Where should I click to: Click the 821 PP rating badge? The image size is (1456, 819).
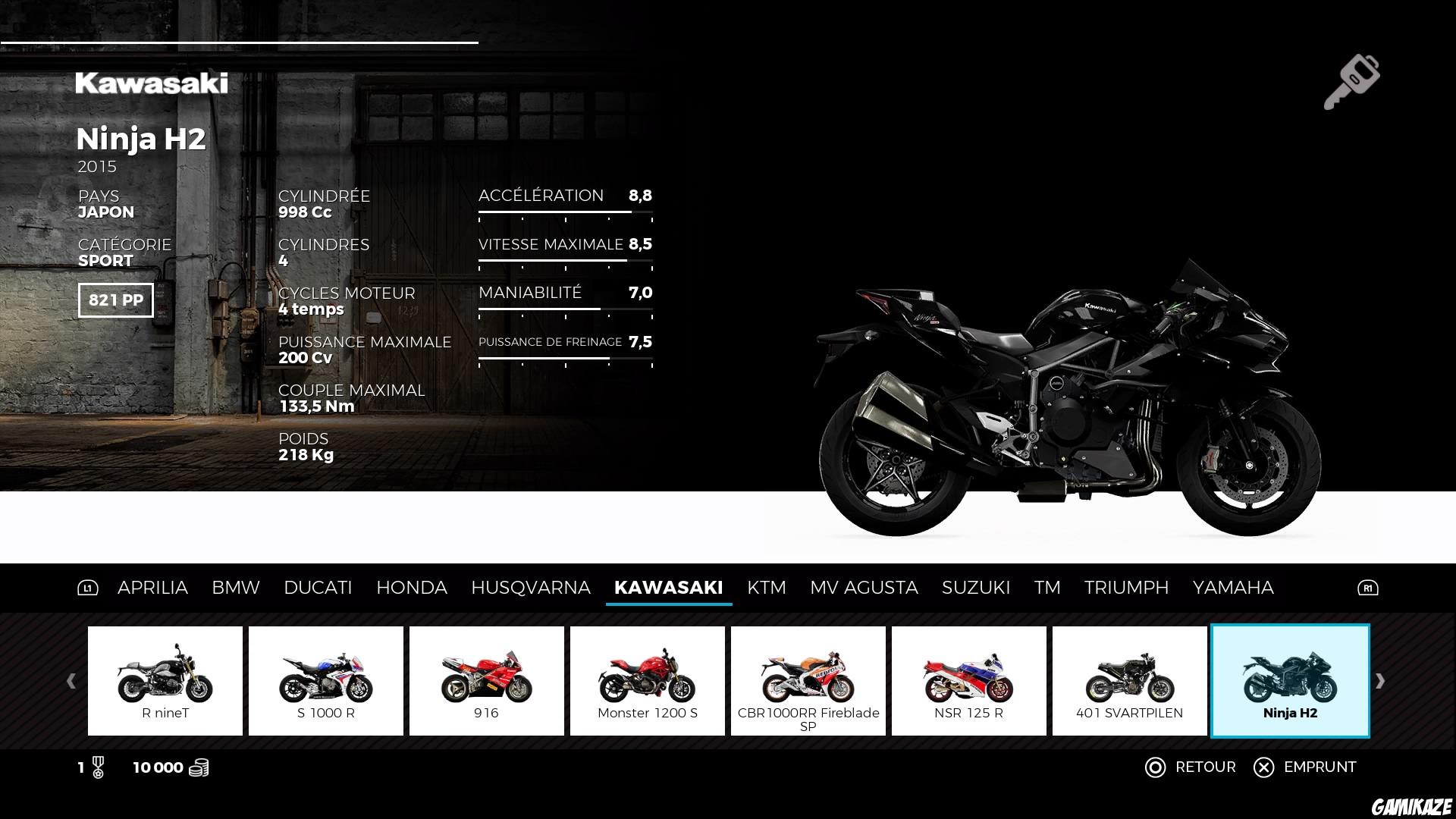pos(115,300)
